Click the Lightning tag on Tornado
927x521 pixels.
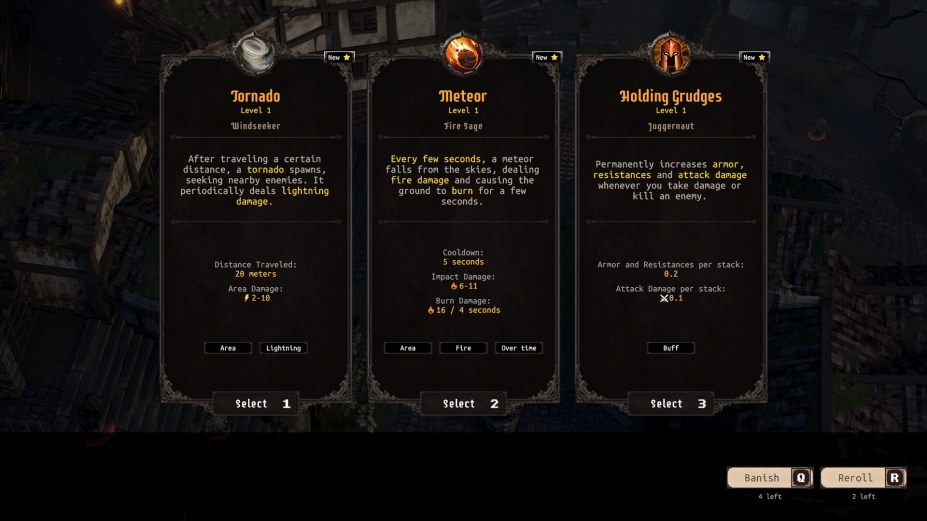pos(283,348)
